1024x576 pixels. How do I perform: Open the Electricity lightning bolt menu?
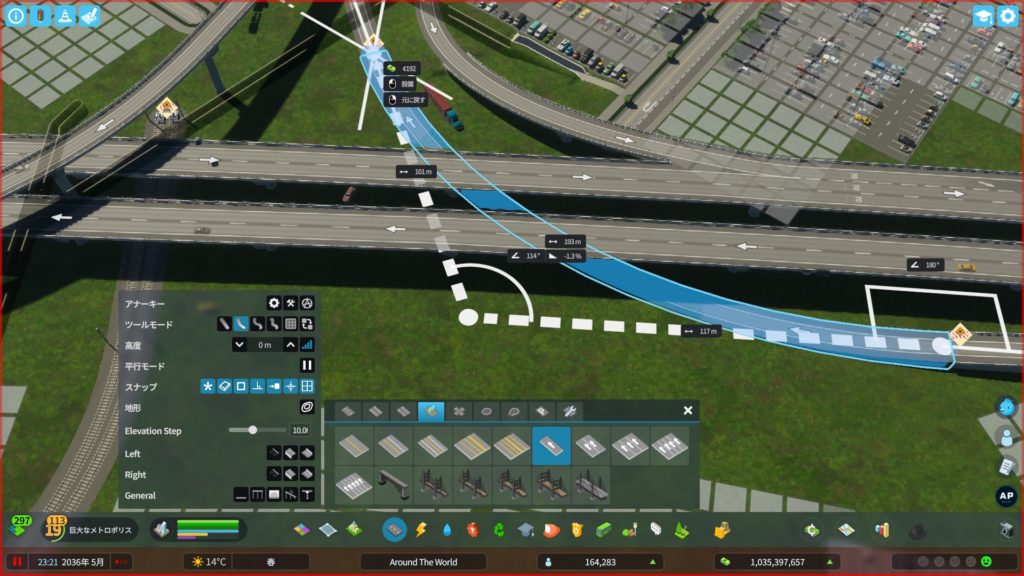[x=420, y=529]
